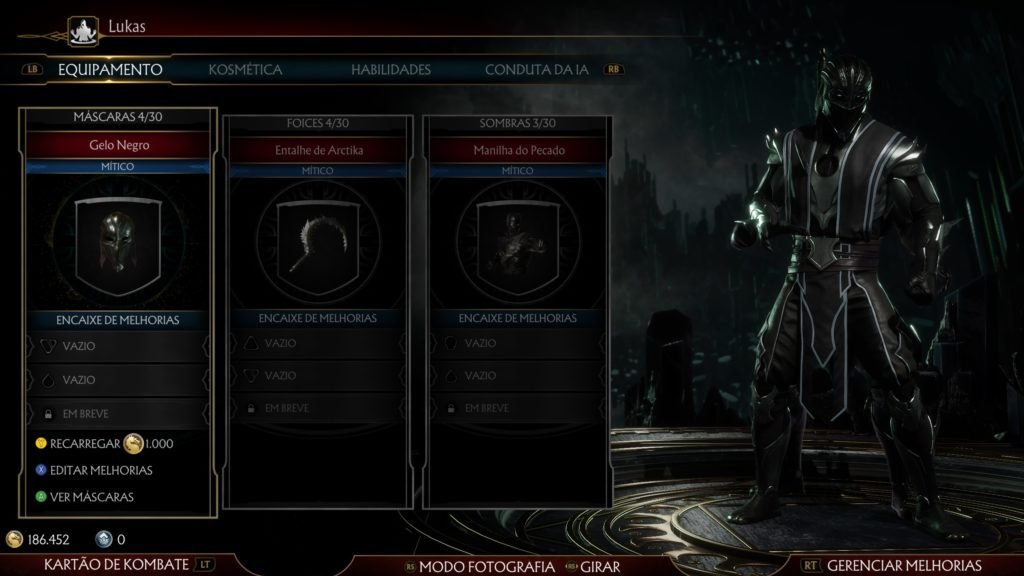Image resolution: width=1024 pixels, height=576 pixels.
Task: Choose Gerenciar Melhorias at the bottom
Action: [904, 566]
